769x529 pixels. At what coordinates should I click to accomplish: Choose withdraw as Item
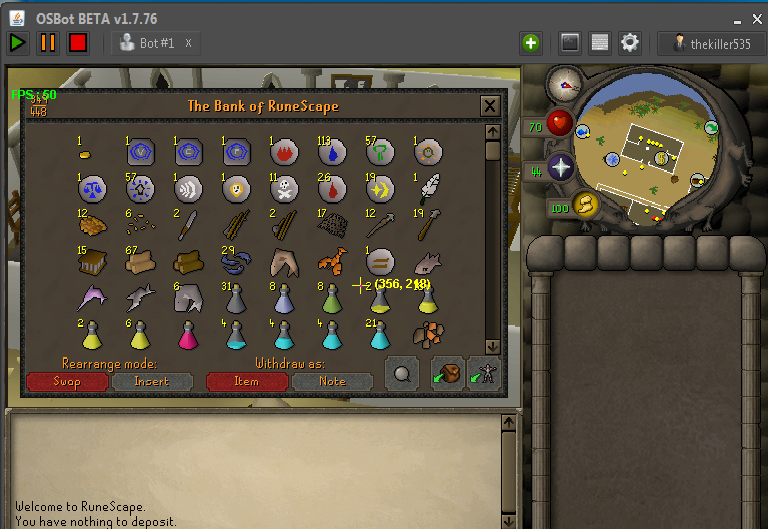pos(246,381)
